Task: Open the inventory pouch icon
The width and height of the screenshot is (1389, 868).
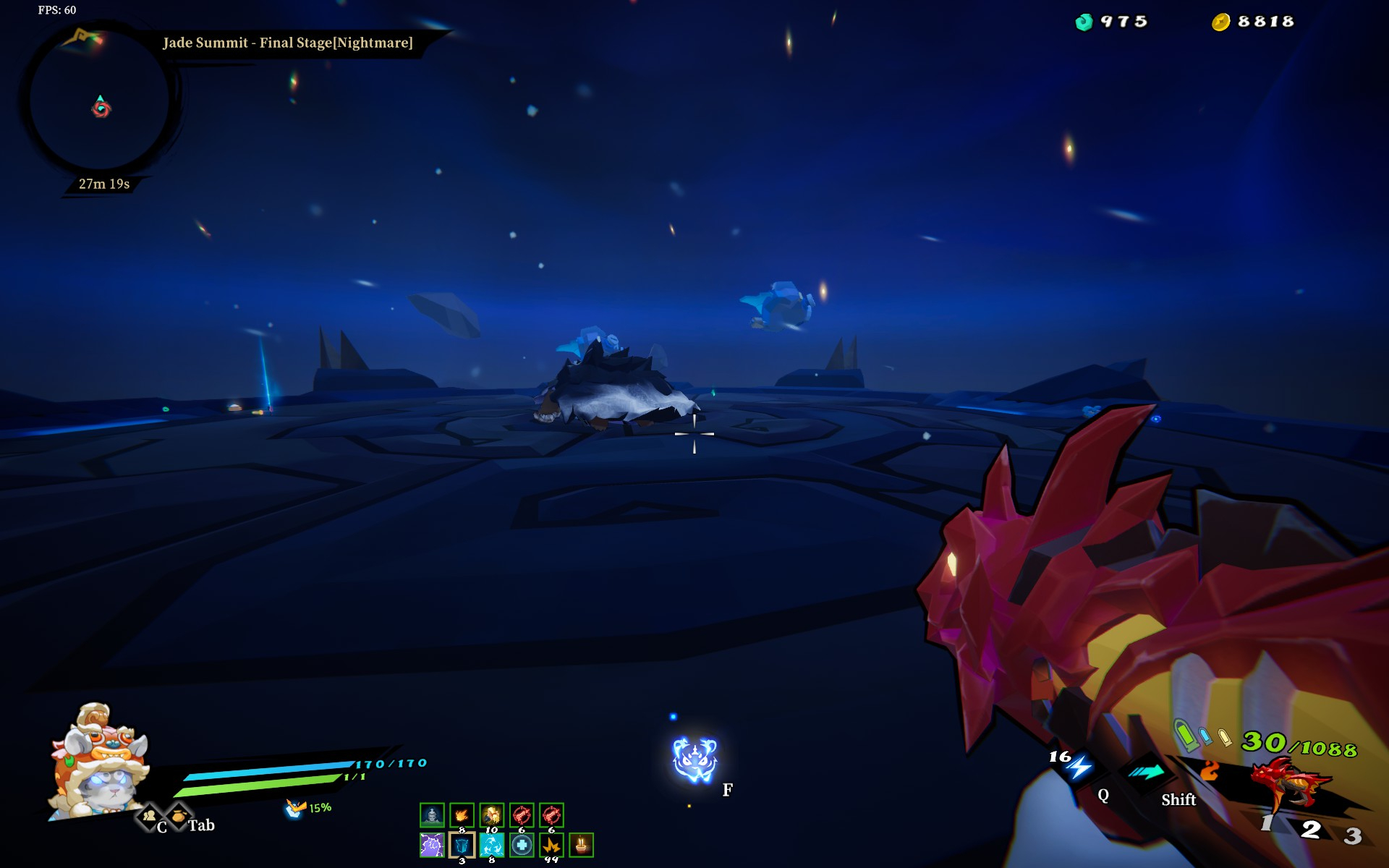Action: point(178,816)
